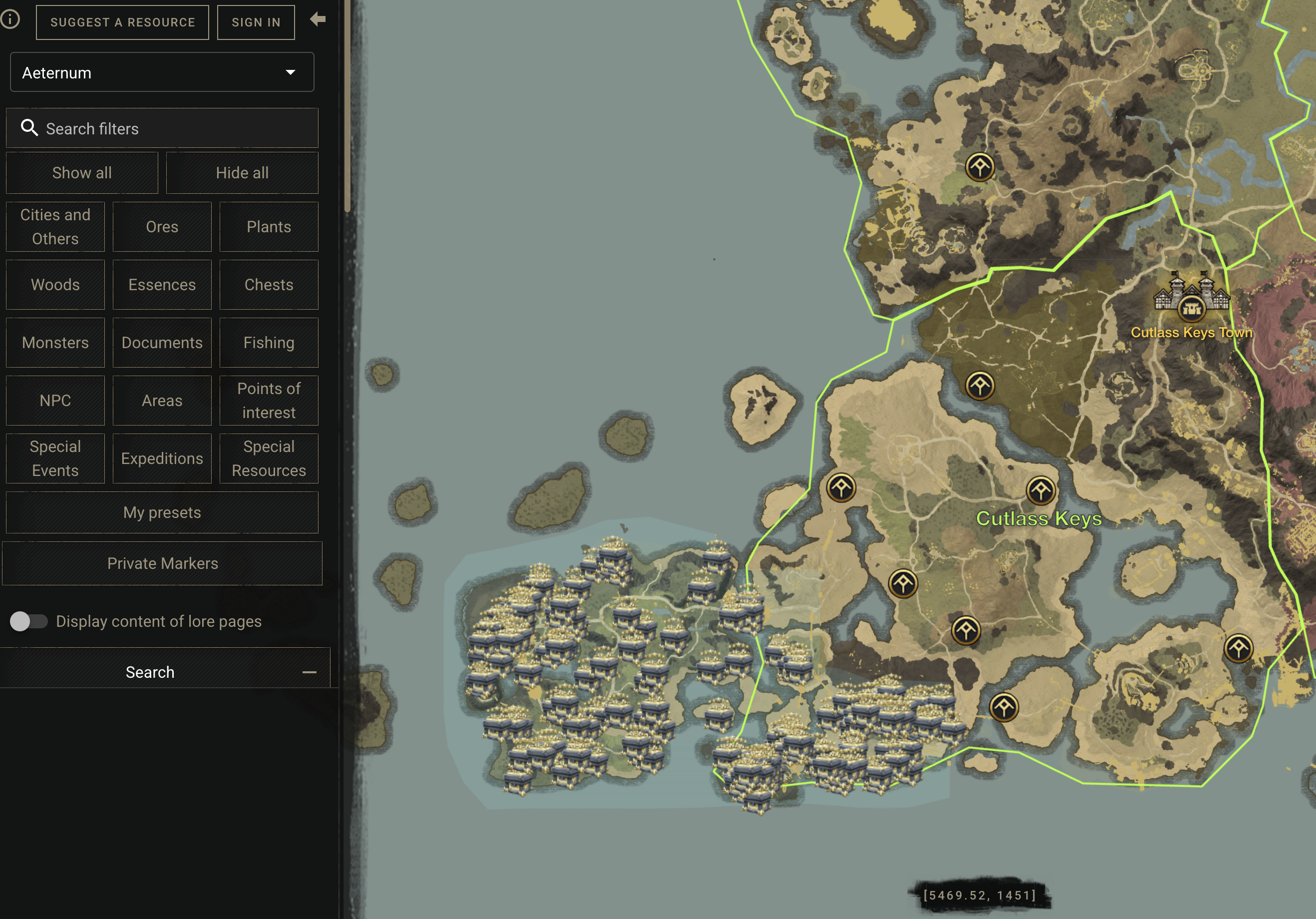Click Suggest a Resource

[122, 22]
